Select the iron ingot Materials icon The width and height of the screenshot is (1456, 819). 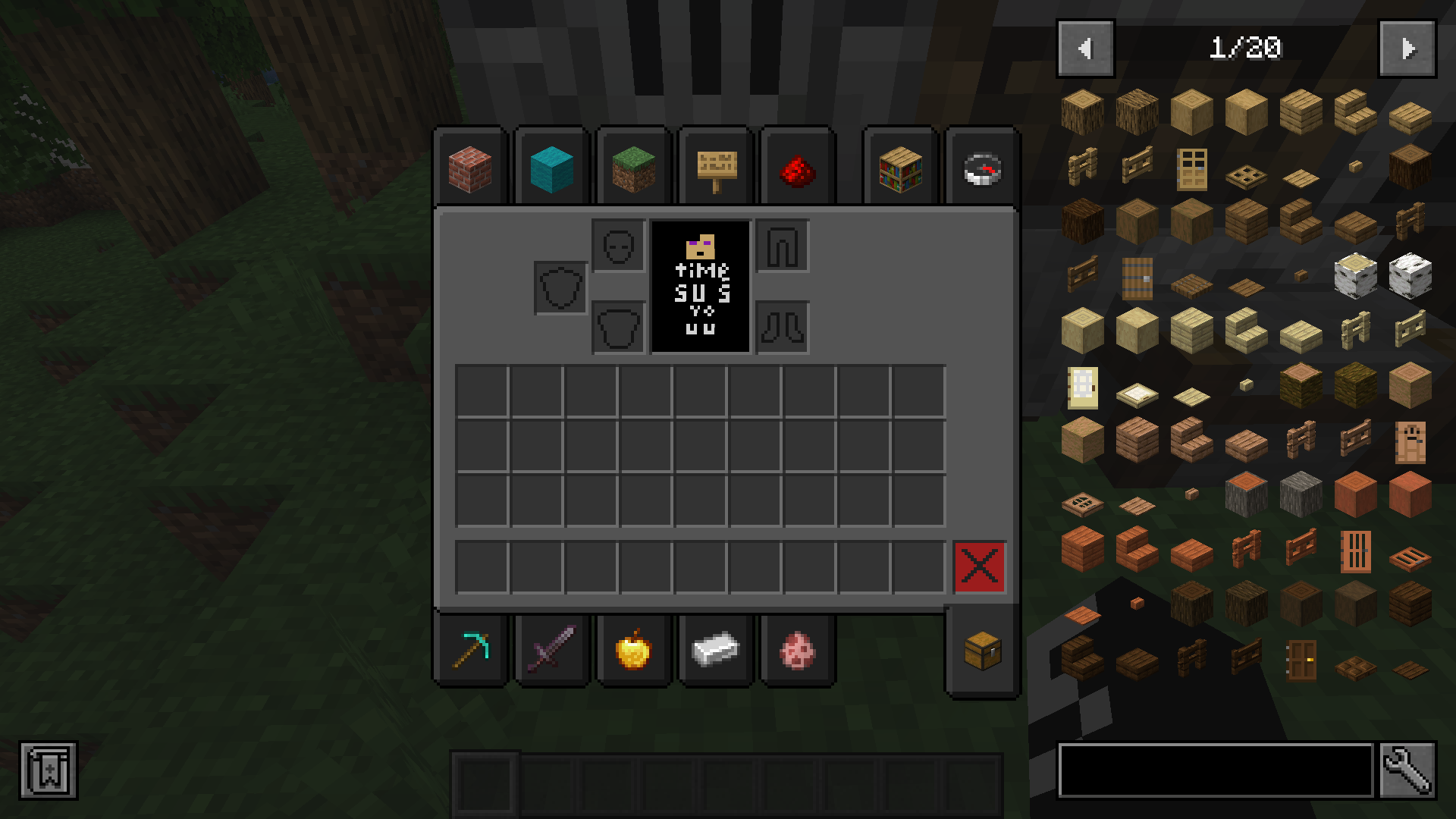[x=716, y=648]
